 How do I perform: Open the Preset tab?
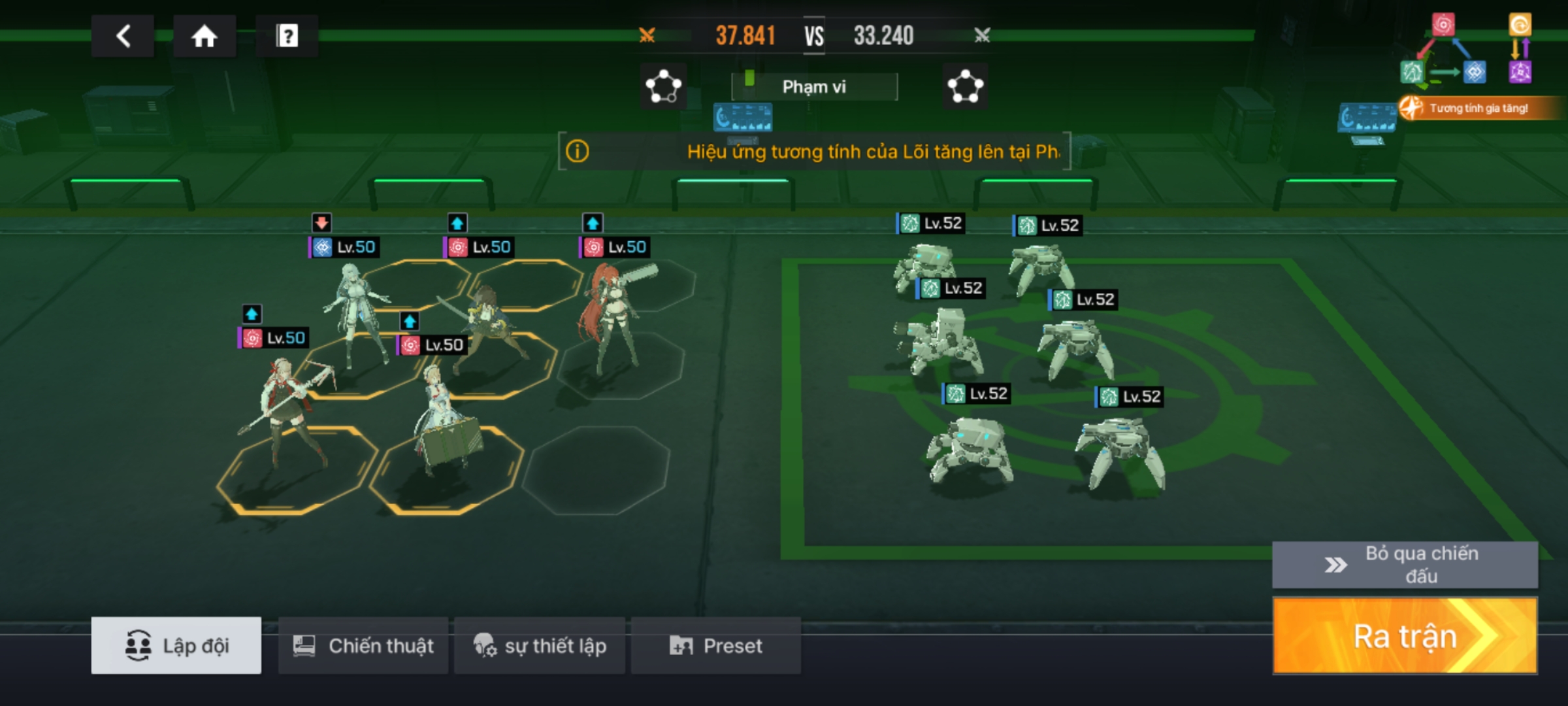click(x=716, y=646)
